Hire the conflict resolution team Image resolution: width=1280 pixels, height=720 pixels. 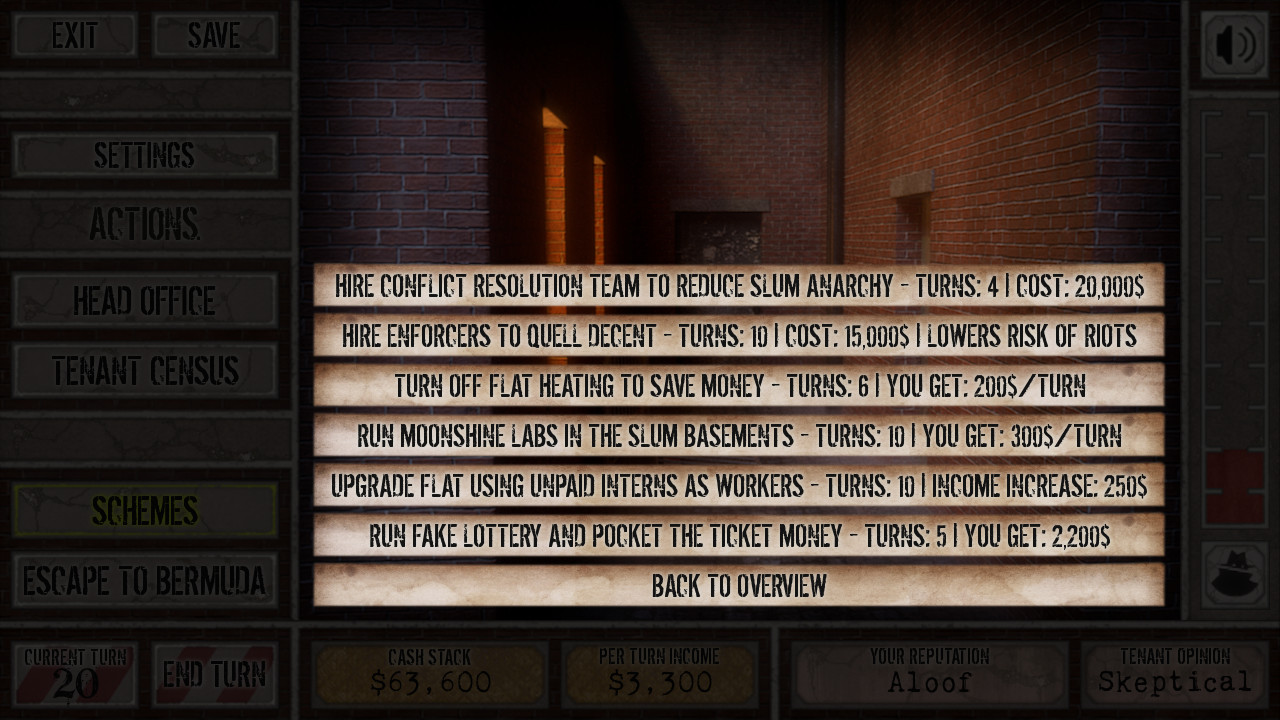click(739, 285)
